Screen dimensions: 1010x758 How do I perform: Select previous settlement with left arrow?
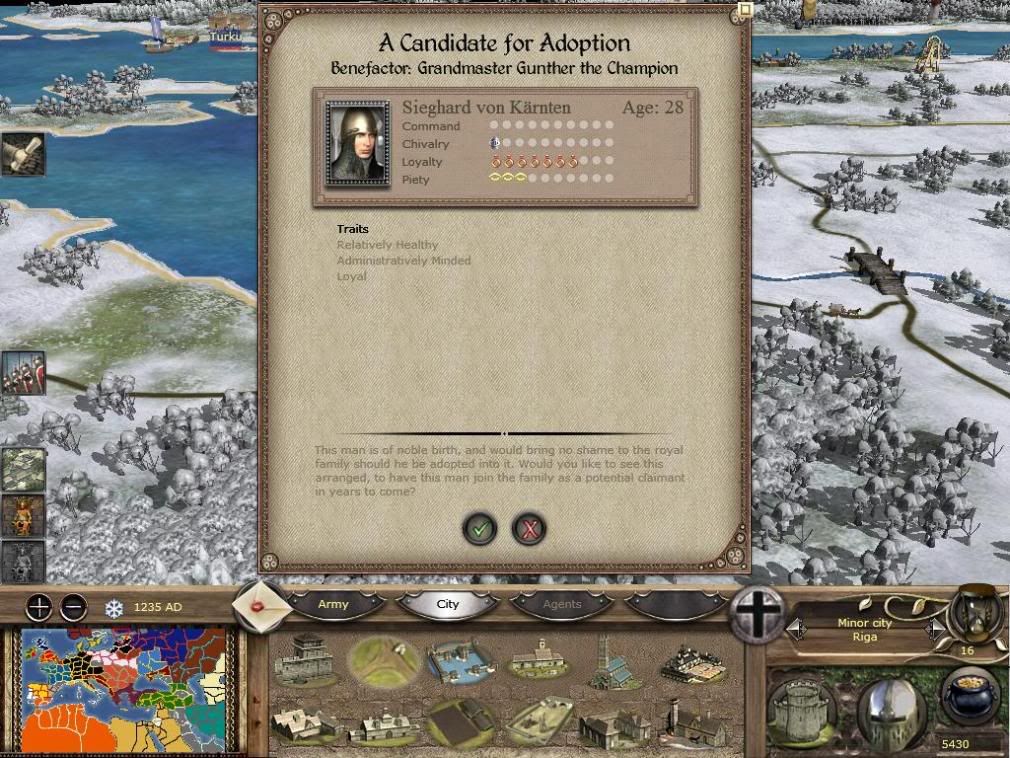[797, 629]
